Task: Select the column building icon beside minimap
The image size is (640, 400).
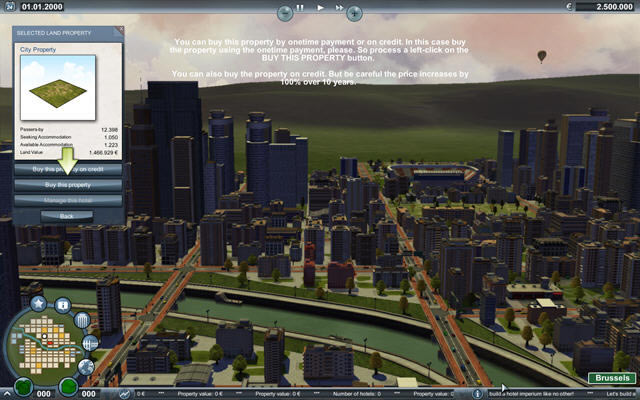Action: point(82,321)
